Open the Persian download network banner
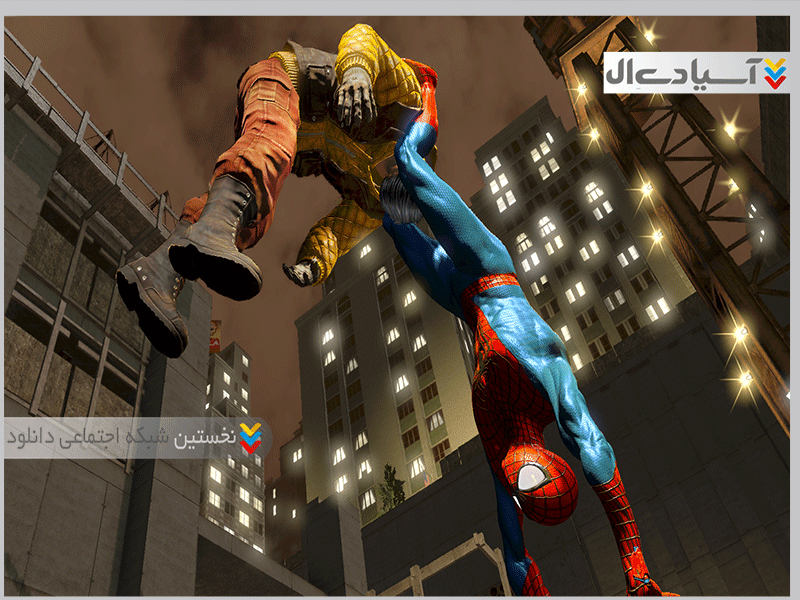This screenshot has width=800, height=600. click(x=136, y=438)
